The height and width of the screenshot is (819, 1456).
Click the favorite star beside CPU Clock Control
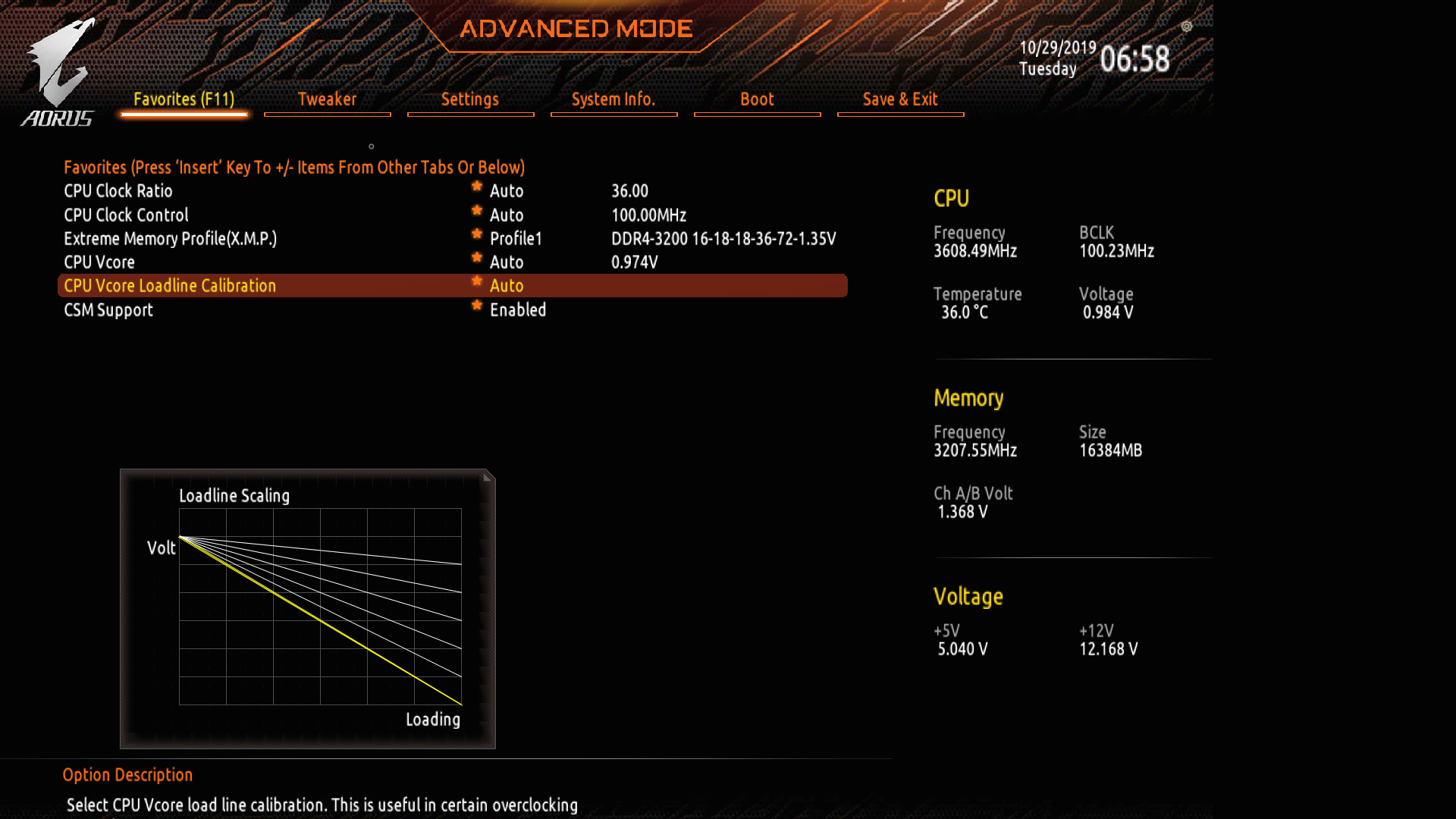(476, 210)
